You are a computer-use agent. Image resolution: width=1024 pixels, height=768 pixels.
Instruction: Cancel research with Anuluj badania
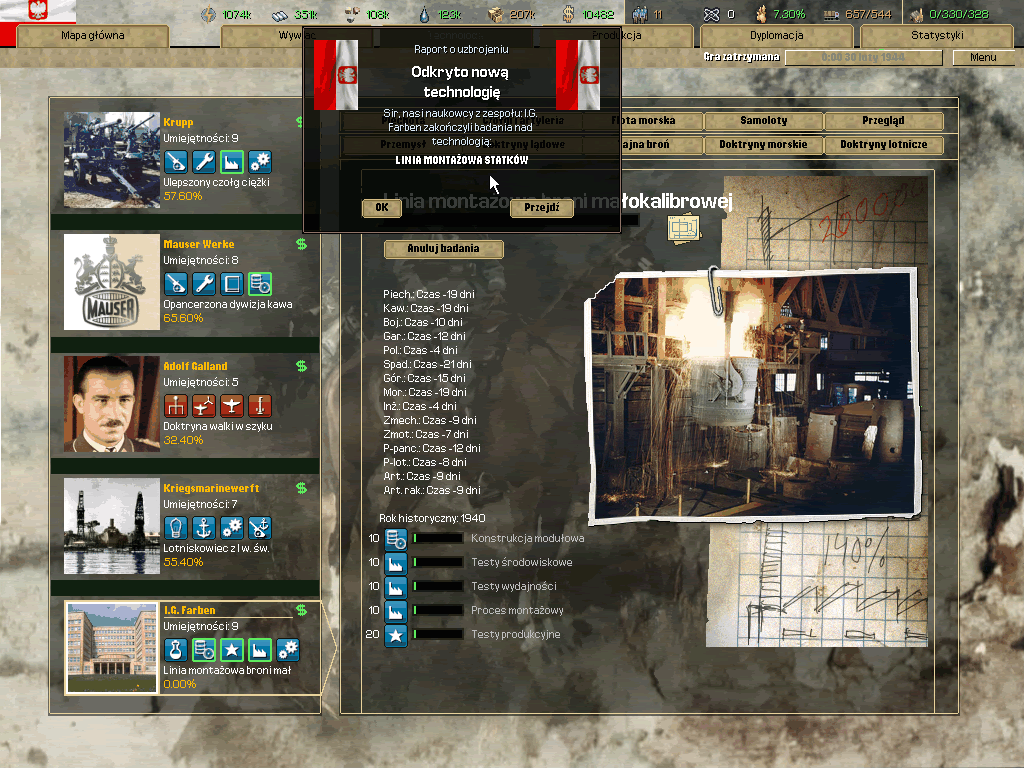click(x=443, y=248)
